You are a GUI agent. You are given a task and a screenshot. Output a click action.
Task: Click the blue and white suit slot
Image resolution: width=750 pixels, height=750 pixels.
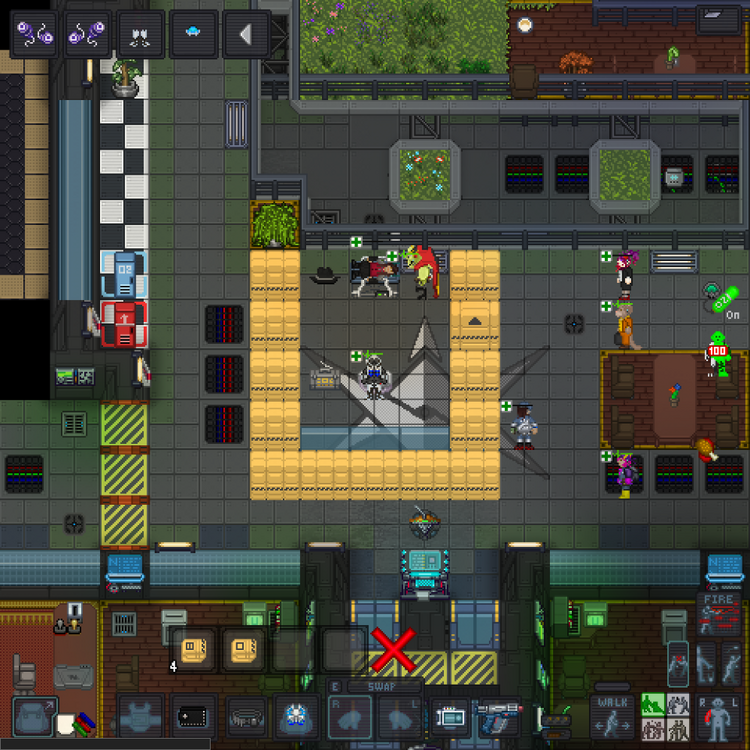[x=296, y=717]
